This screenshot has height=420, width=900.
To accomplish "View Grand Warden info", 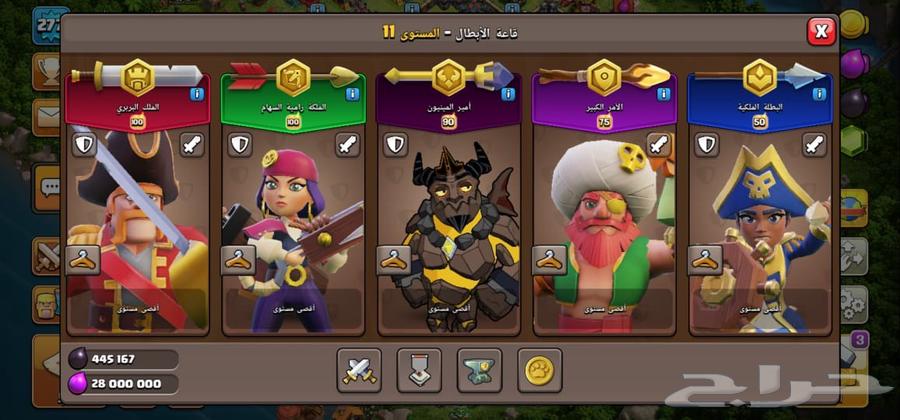I will coord(664,94).
